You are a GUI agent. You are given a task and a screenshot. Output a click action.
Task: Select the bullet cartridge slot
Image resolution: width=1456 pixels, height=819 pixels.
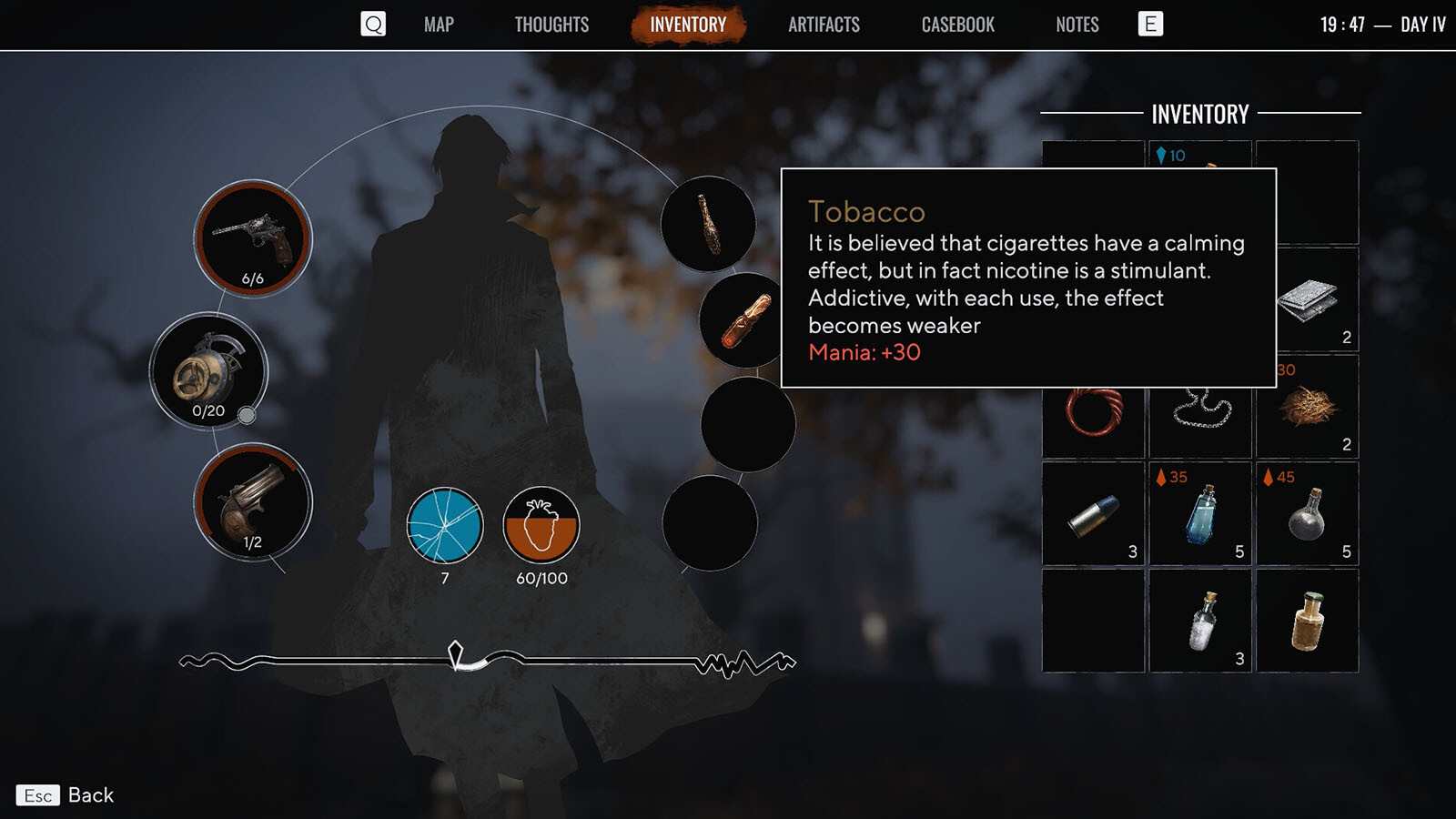click(1093, 514)
